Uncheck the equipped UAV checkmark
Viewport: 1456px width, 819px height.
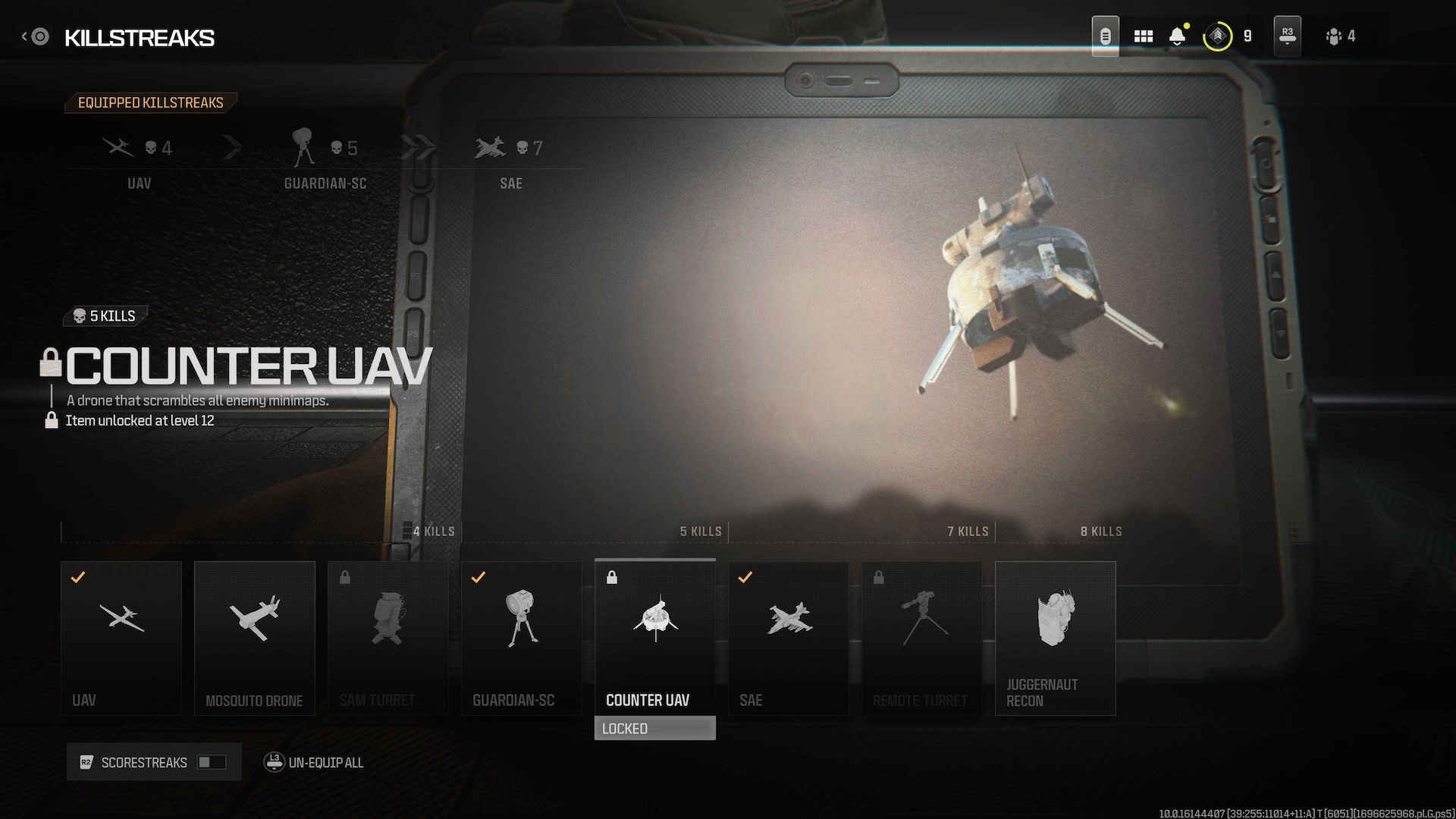click(78, 578)
